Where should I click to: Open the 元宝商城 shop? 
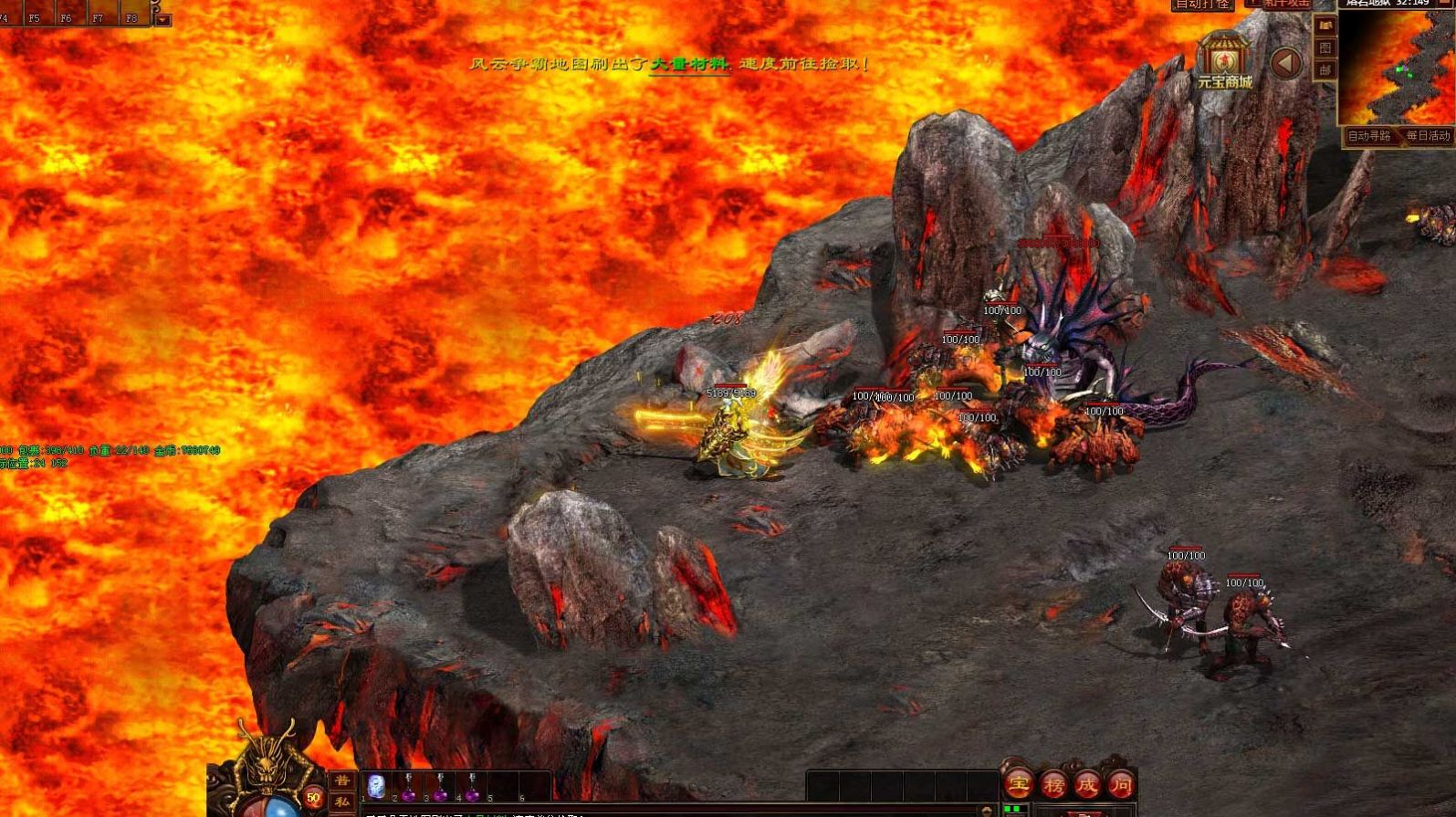(1224, 60)
